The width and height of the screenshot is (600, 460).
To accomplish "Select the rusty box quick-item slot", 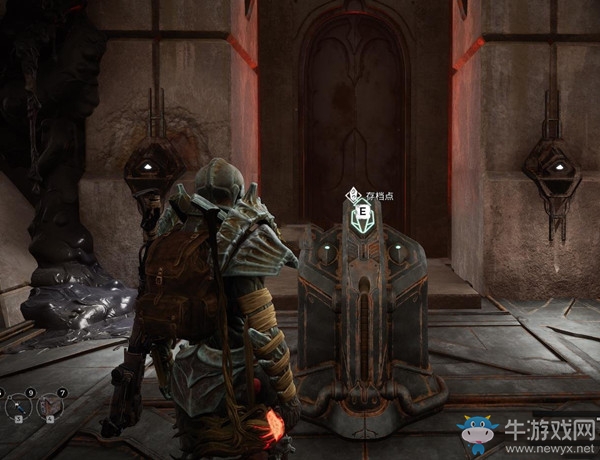I will tap(49, 405).
